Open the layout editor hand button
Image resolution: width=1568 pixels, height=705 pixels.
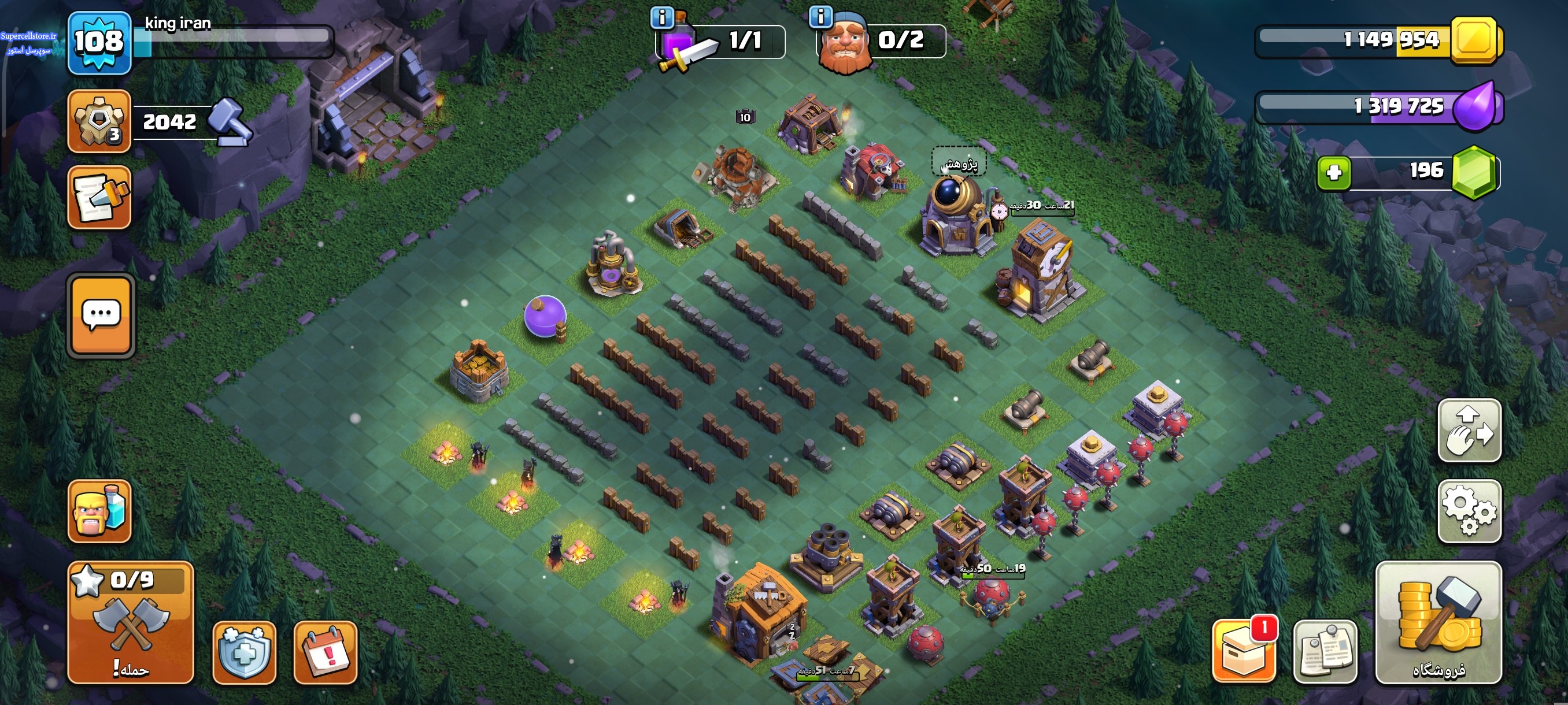pos(1469,431)
